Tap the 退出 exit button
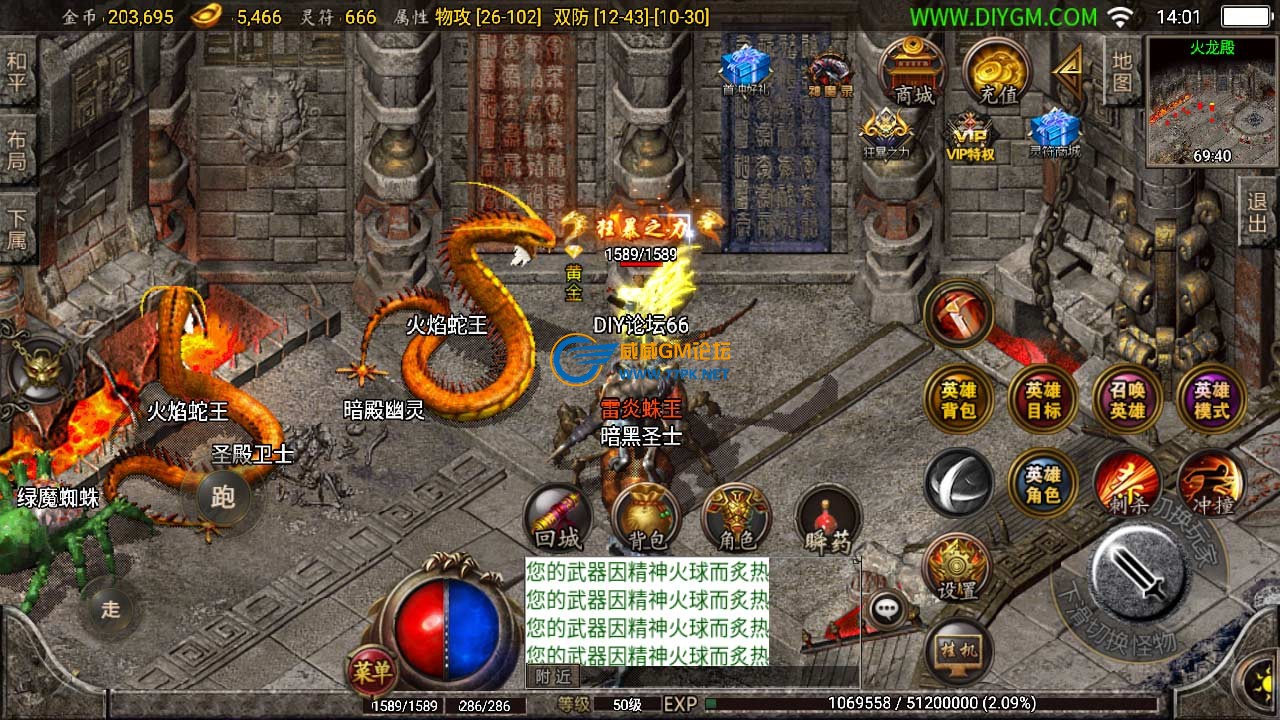 (1258, 212)
